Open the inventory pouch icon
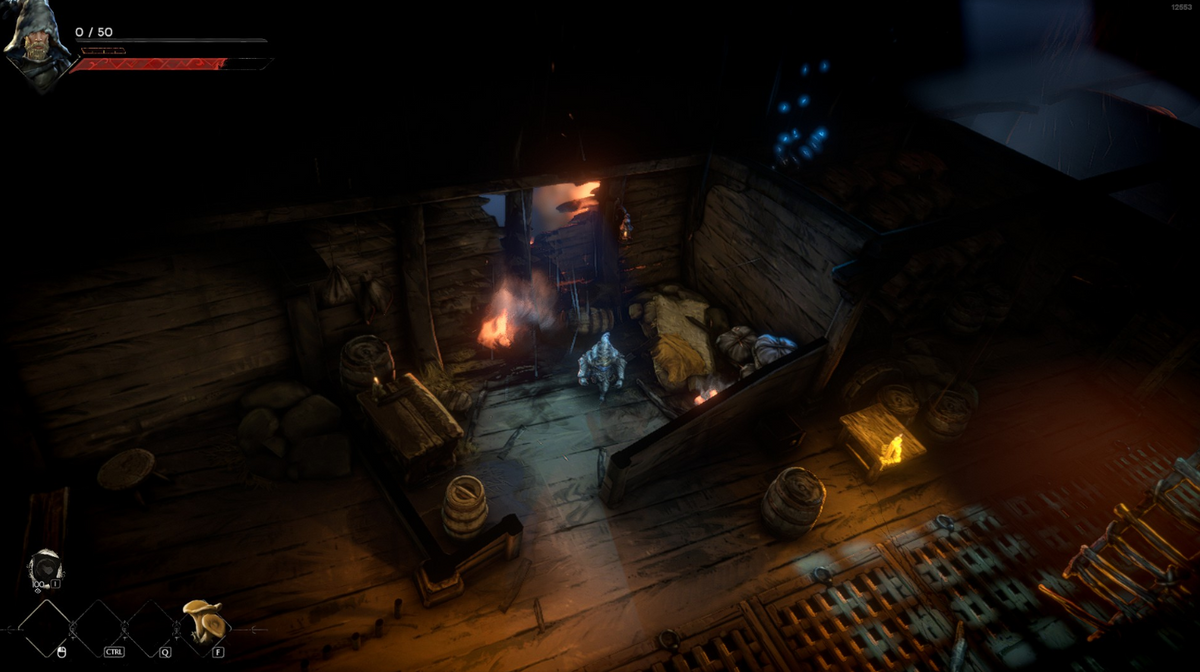Image resolution: width=1200 pixels, height=672 pixels. (x=44, y=569)
